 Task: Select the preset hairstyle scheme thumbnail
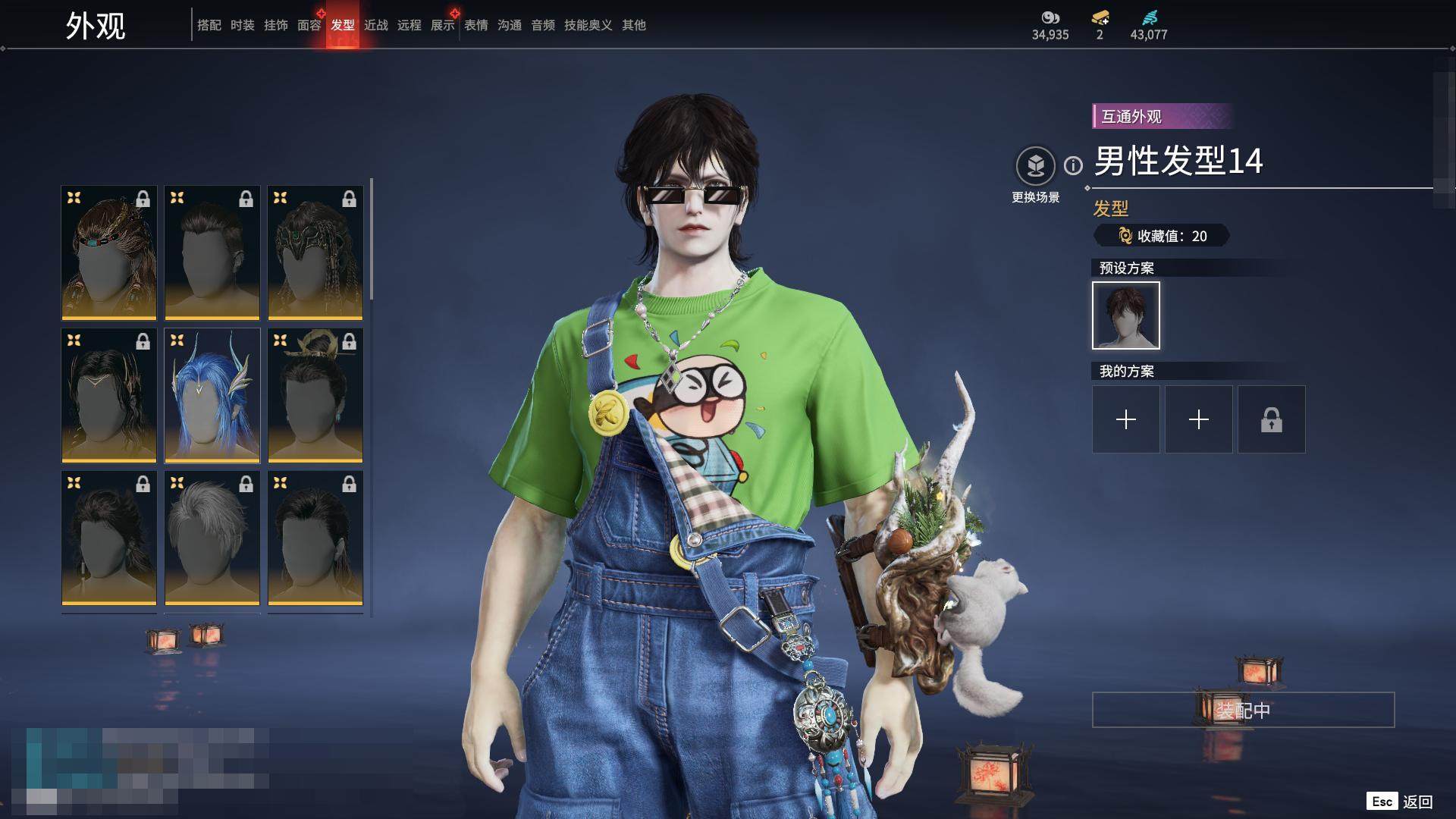[x=1126, y=315]
